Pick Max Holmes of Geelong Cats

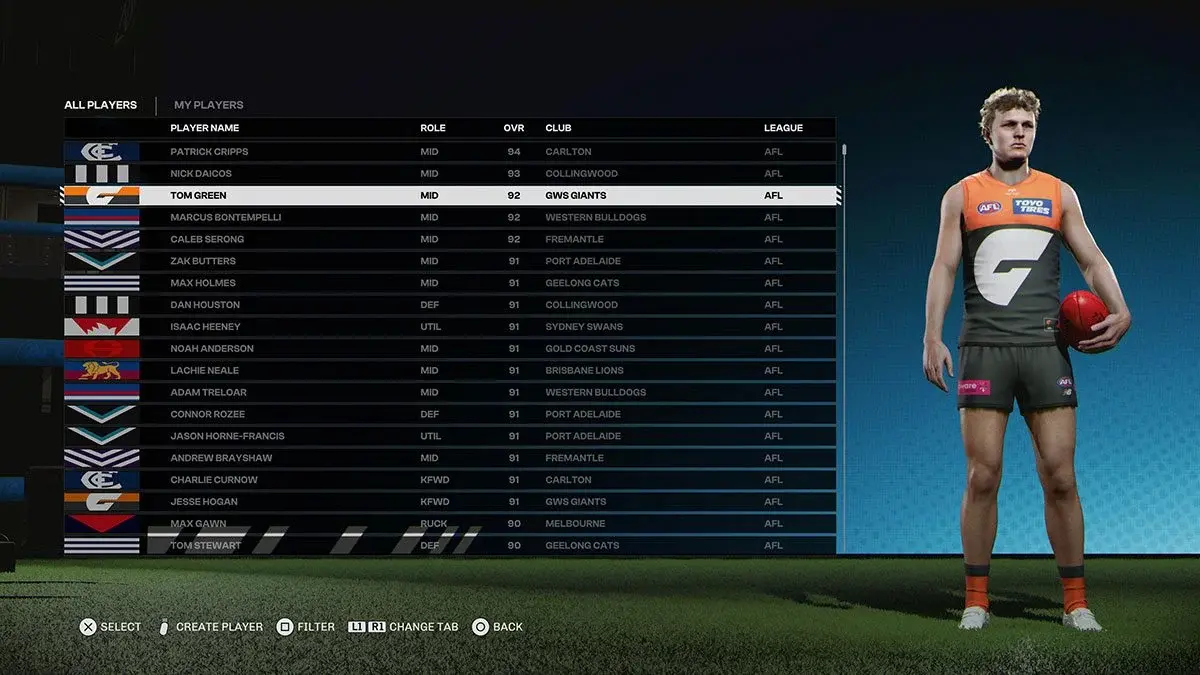tap(203, 283)
